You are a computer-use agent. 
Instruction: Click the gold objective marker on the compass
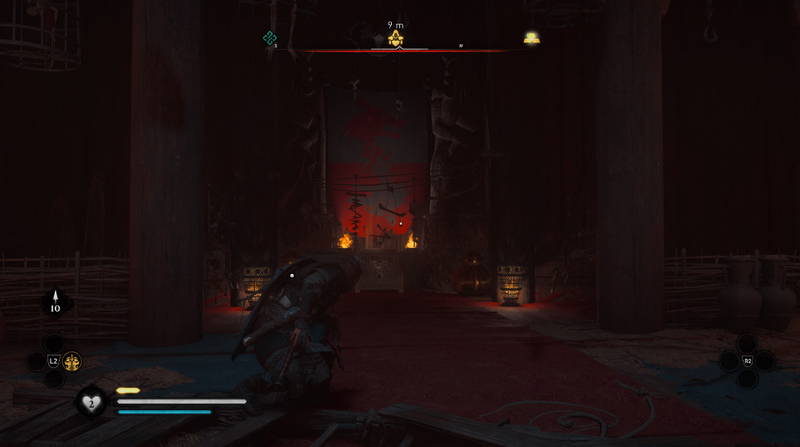(x=396, y=39)
